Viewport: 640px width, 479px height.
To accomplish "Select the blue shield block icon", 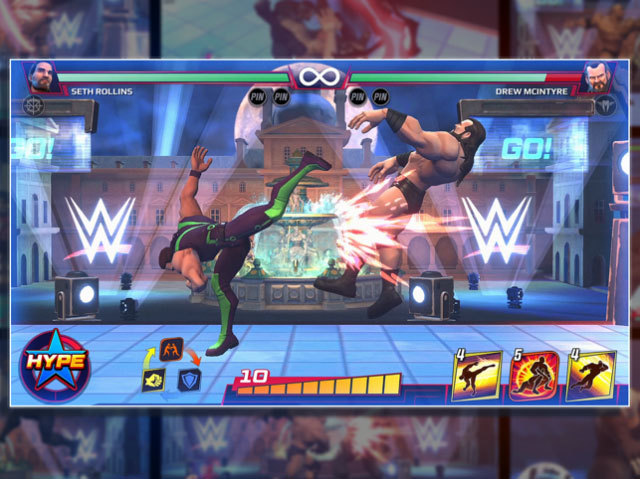I will coord(189,380).
